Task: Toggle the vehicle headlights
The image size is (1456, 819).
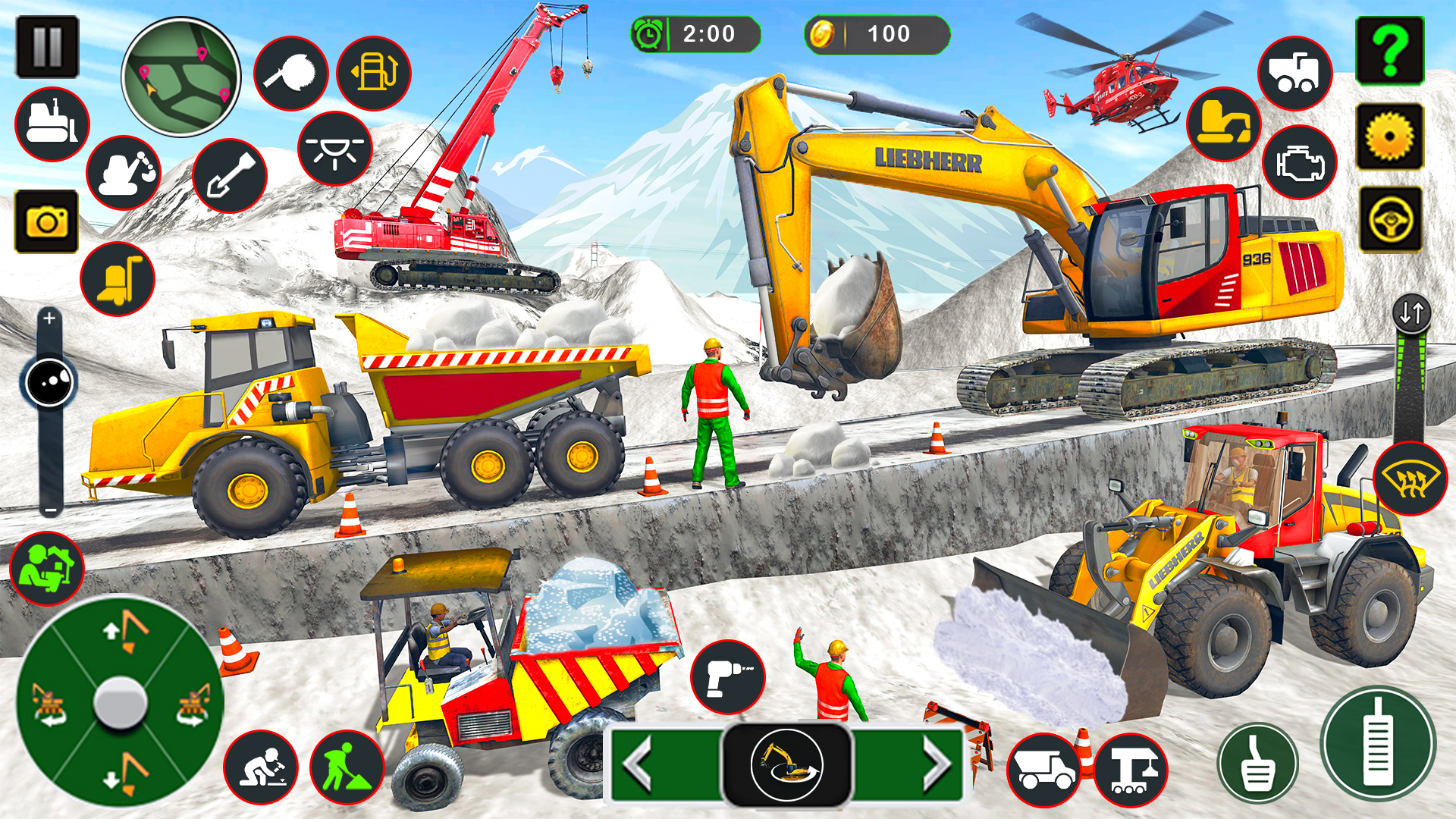Action: (x=336, y=152)
